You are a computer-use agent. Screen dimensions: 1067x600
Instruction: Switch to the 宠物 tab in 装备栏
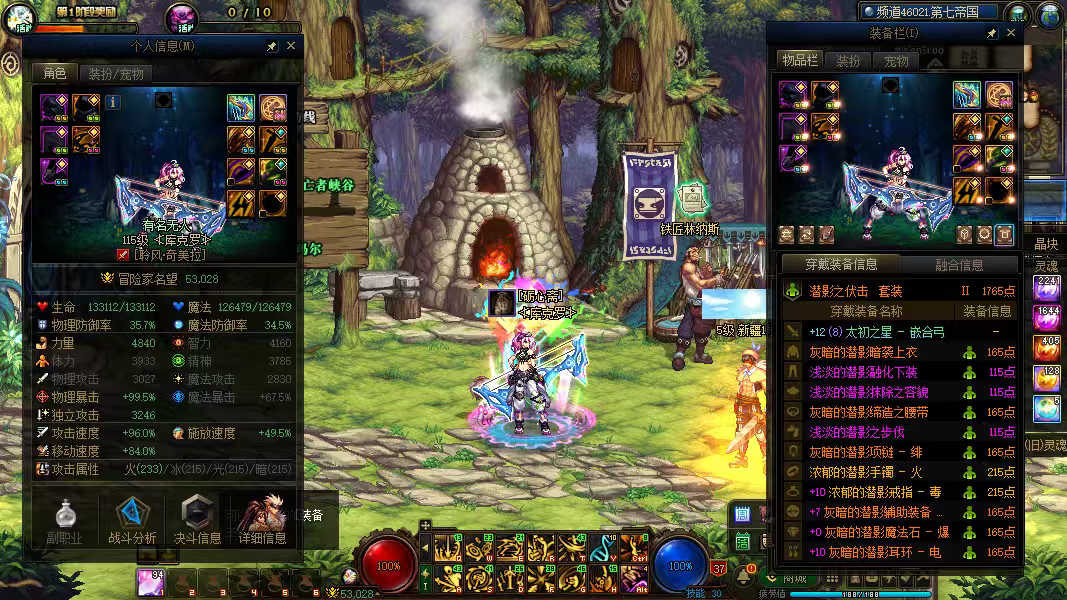tap(896, 61)
